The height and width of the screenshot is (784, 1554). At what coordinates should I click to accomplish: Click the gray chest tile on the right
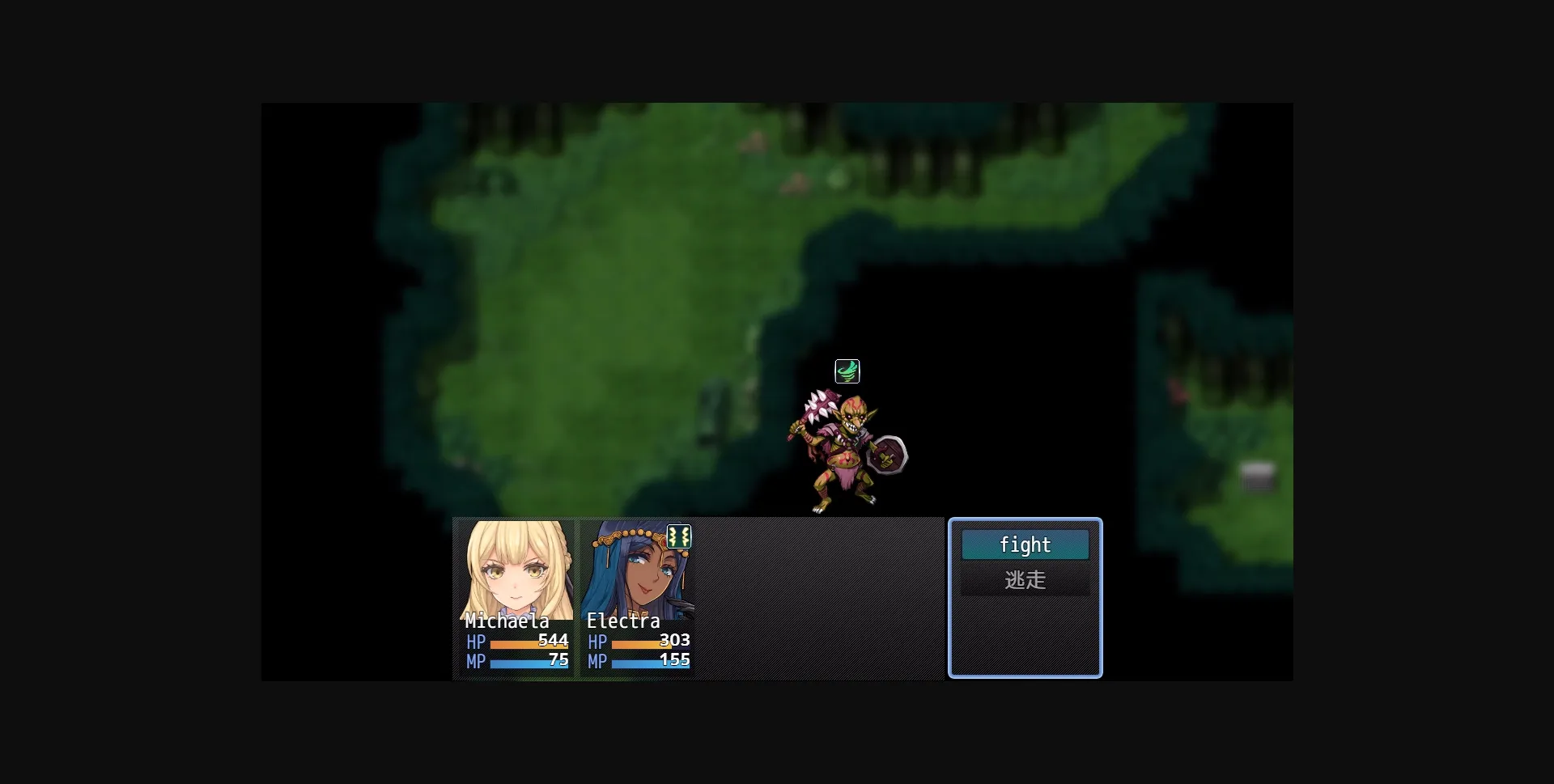point(1259,475)
